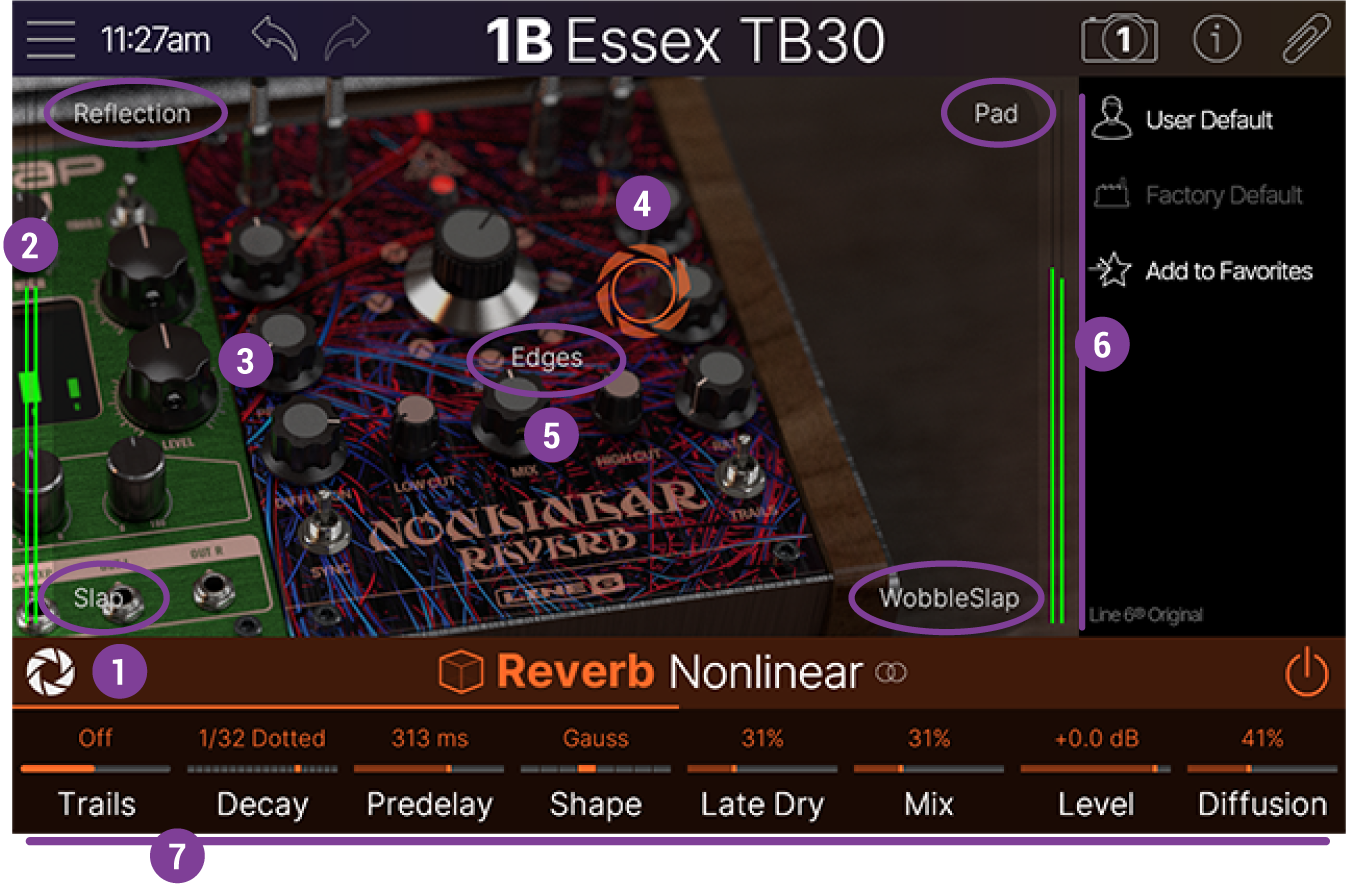Open Snapshot 1 via the camera icon
The image size is (1346, 884).
coord(1119,38)
